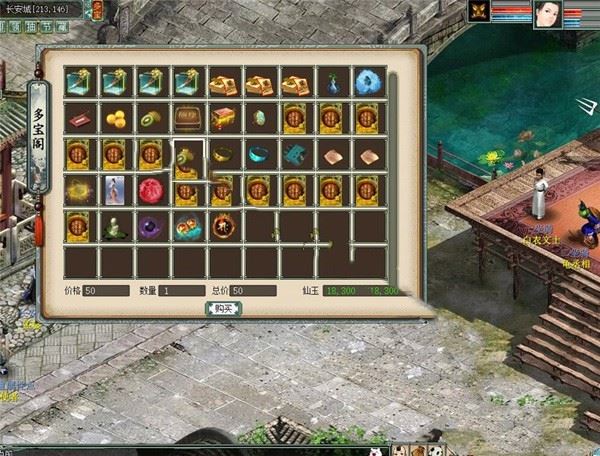This screenshot has height=456, width=600.
Task: Choose the teal bronze key item
Action: [294, 154]
